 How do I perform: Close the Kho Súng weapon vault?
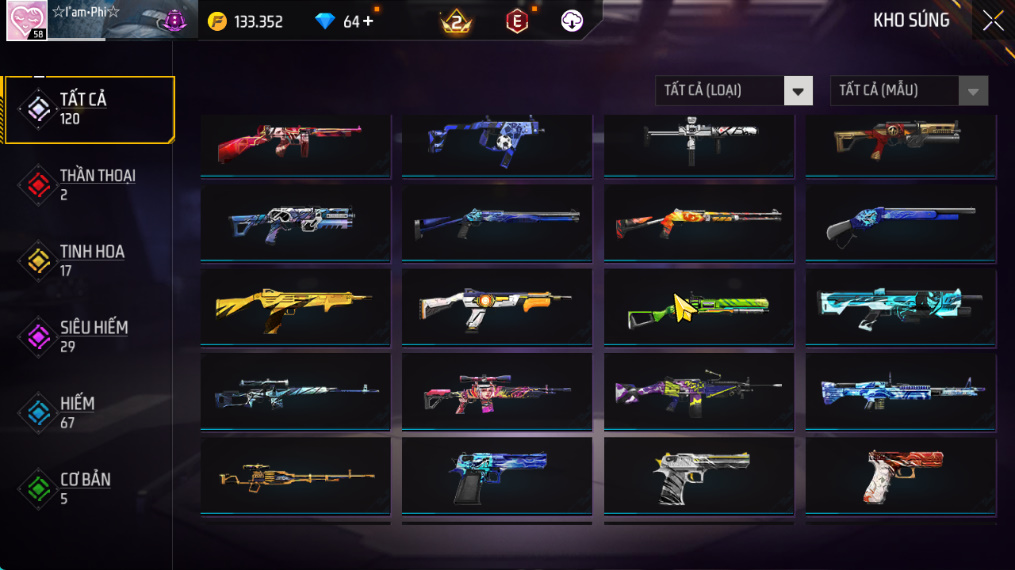pos(992,21)
